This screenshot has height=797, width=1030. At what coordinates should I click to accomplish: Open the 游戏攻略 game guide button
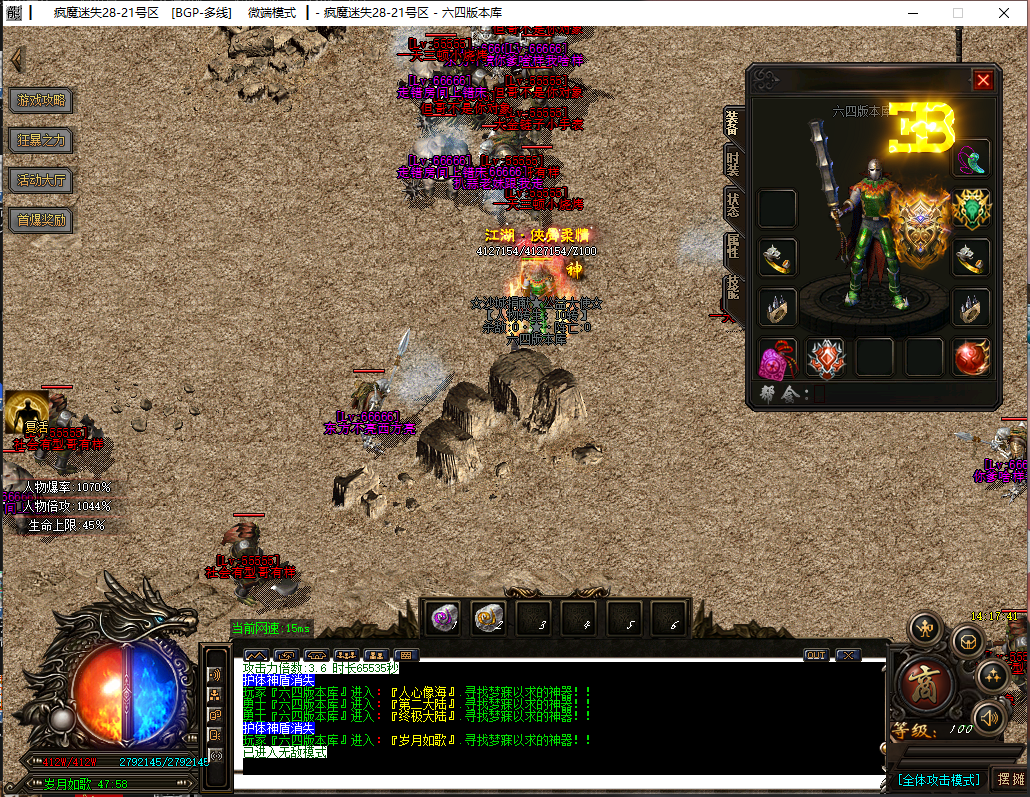tap(42, 100)
